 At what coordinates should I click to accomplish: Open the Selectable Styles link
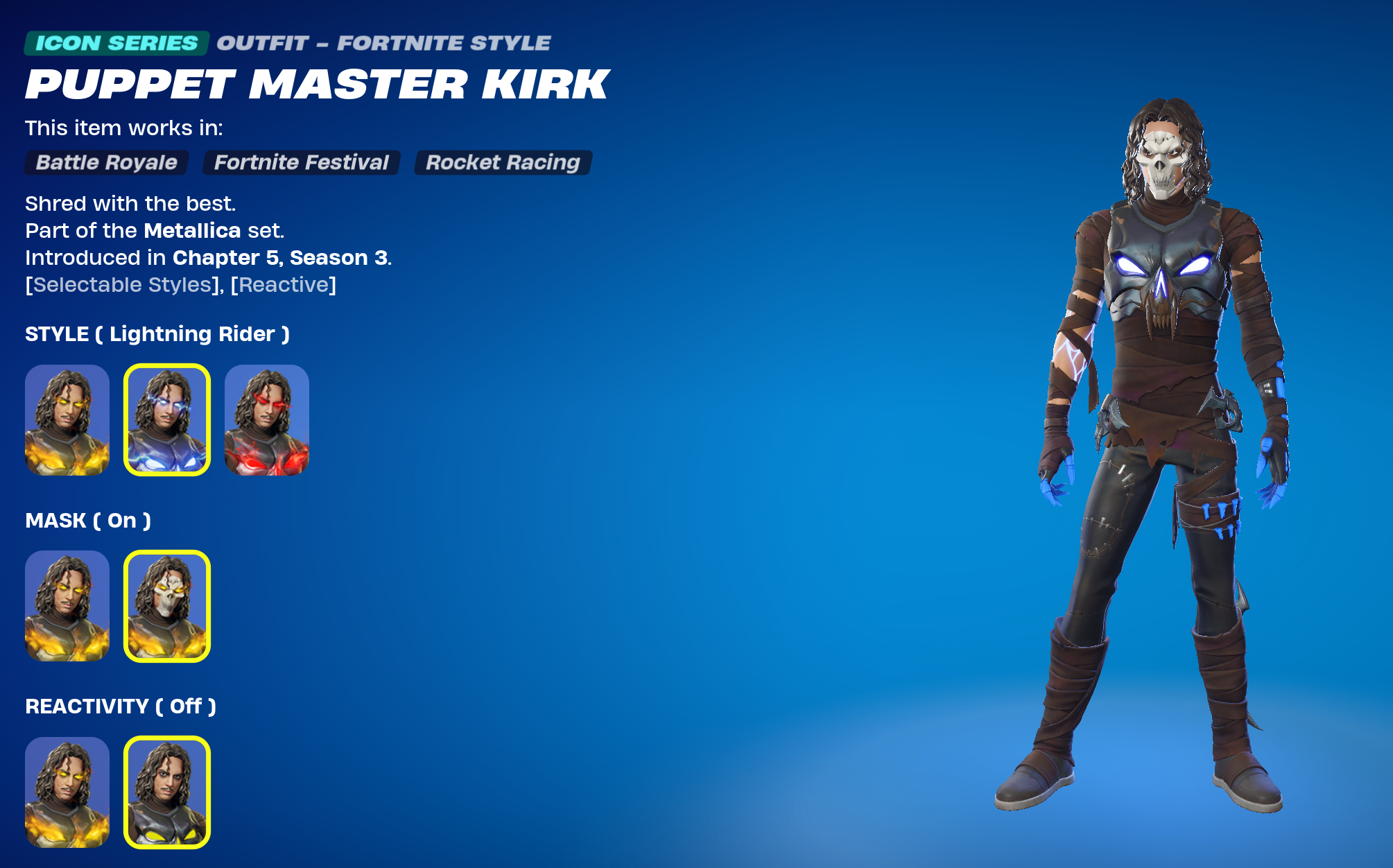pos(120,284)
